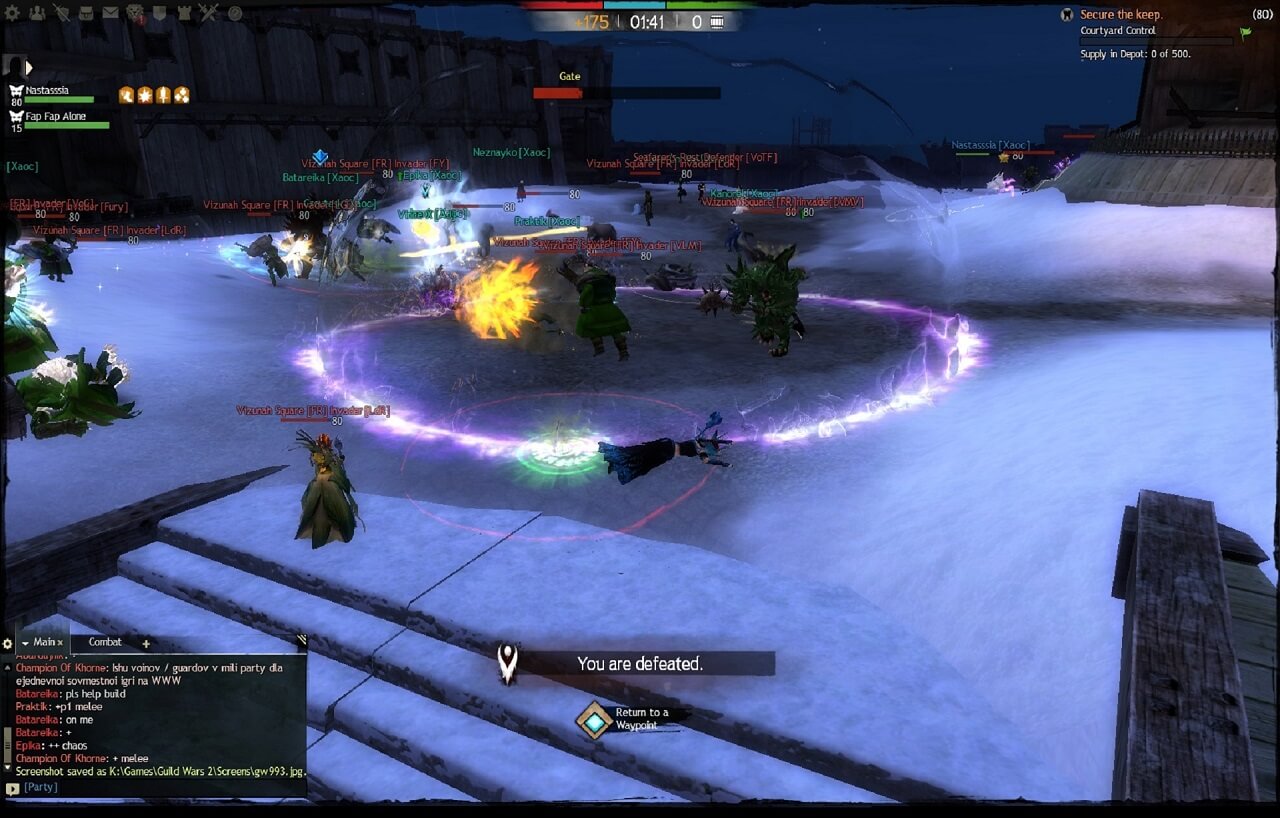Open the Black Lion Trading Company icon
This screenshot has width=1280, height=818.
(x=135, y=13)
